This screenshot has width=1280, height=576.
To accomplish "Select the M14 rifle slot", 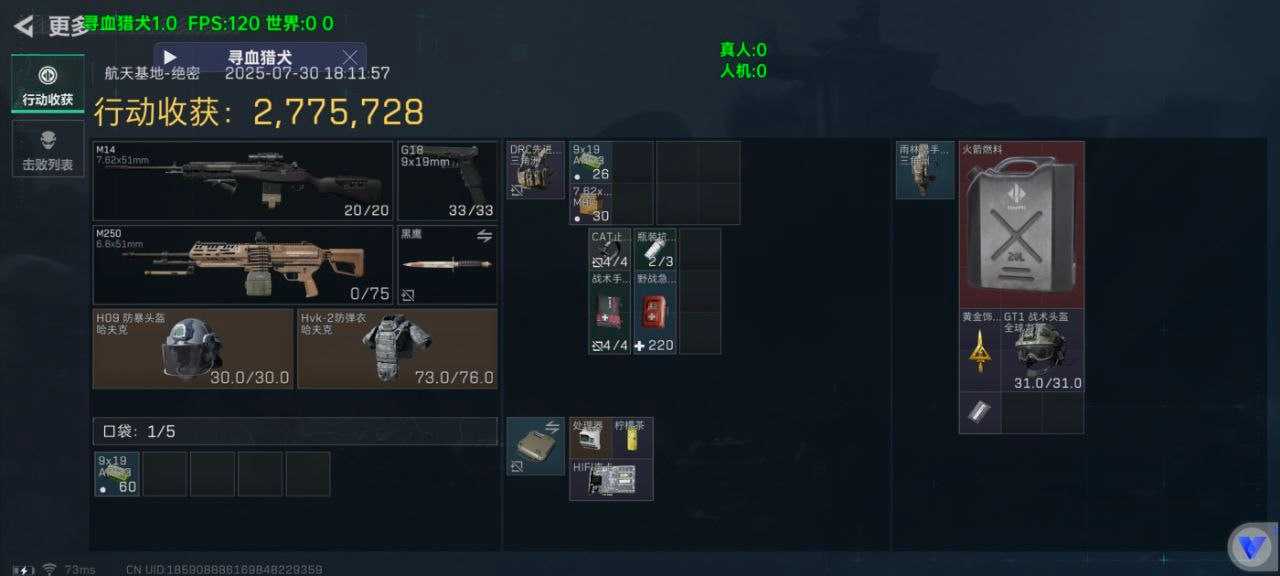I will (242, 180).
